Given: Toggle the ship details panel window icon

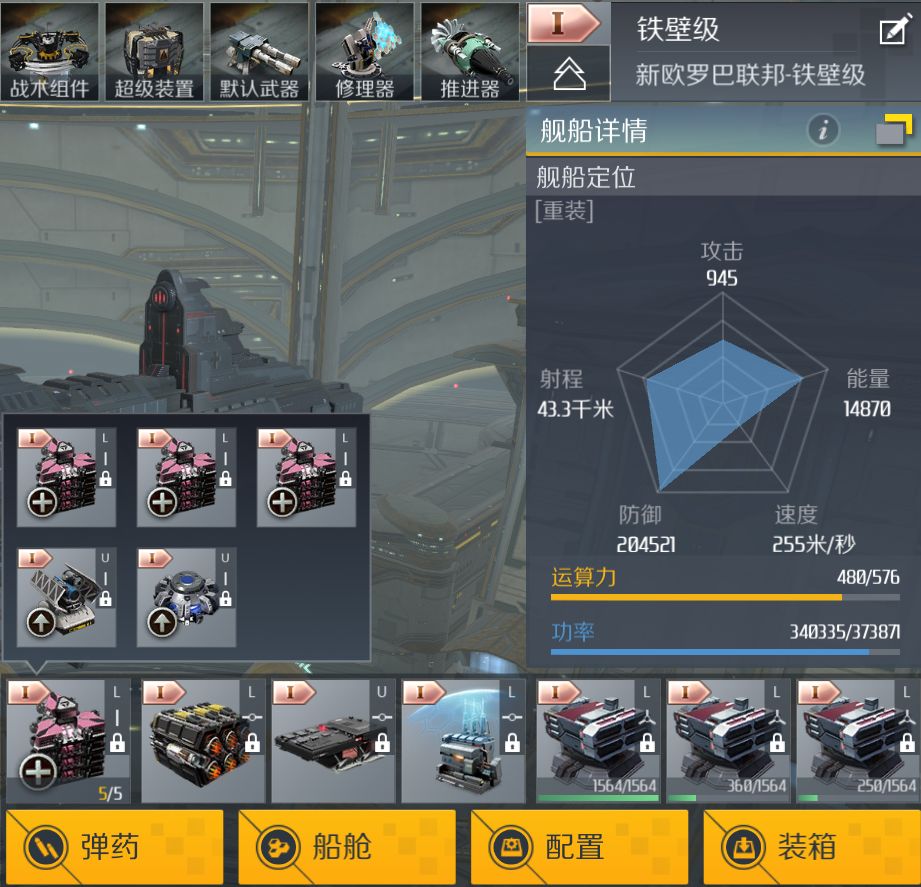Looking at the screenshot, I should 893,131.
